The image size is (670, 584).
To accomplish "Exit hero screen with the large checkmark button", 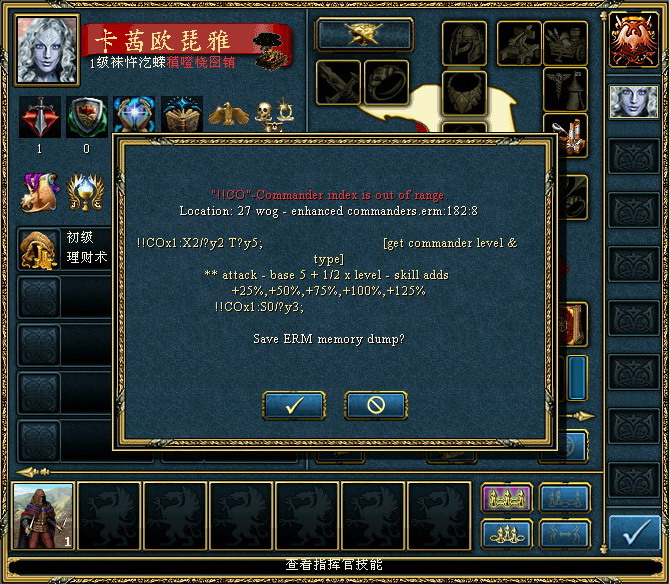I will 634,531.
